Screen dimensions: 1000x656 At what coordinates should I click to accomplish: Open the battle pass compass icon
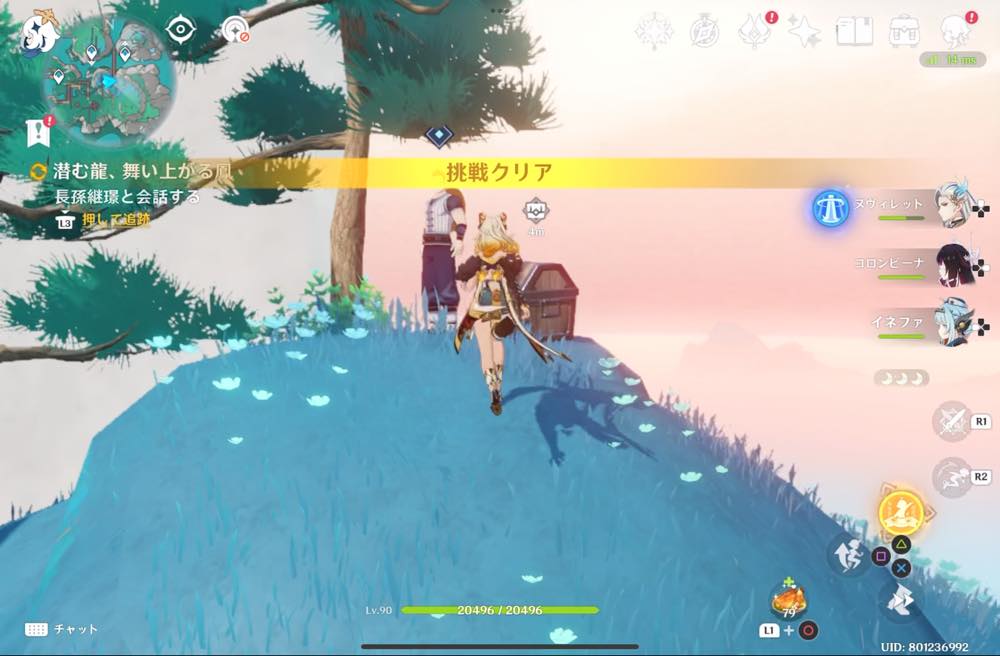pyautogui.click(x=703, y=32)
